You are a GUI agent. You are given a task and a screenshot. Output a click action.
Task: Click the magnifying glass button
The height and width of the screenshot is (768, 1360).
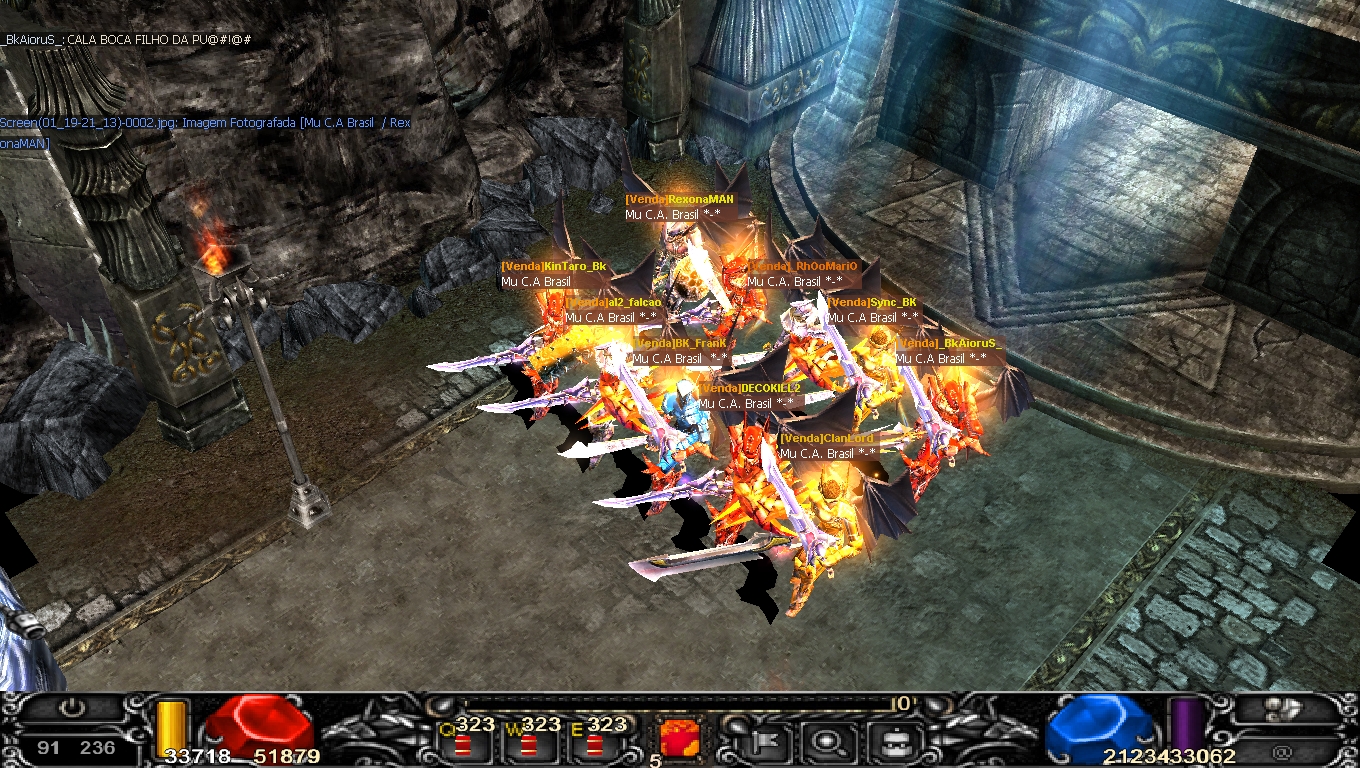pyautogui.click(x=829, y=741)
